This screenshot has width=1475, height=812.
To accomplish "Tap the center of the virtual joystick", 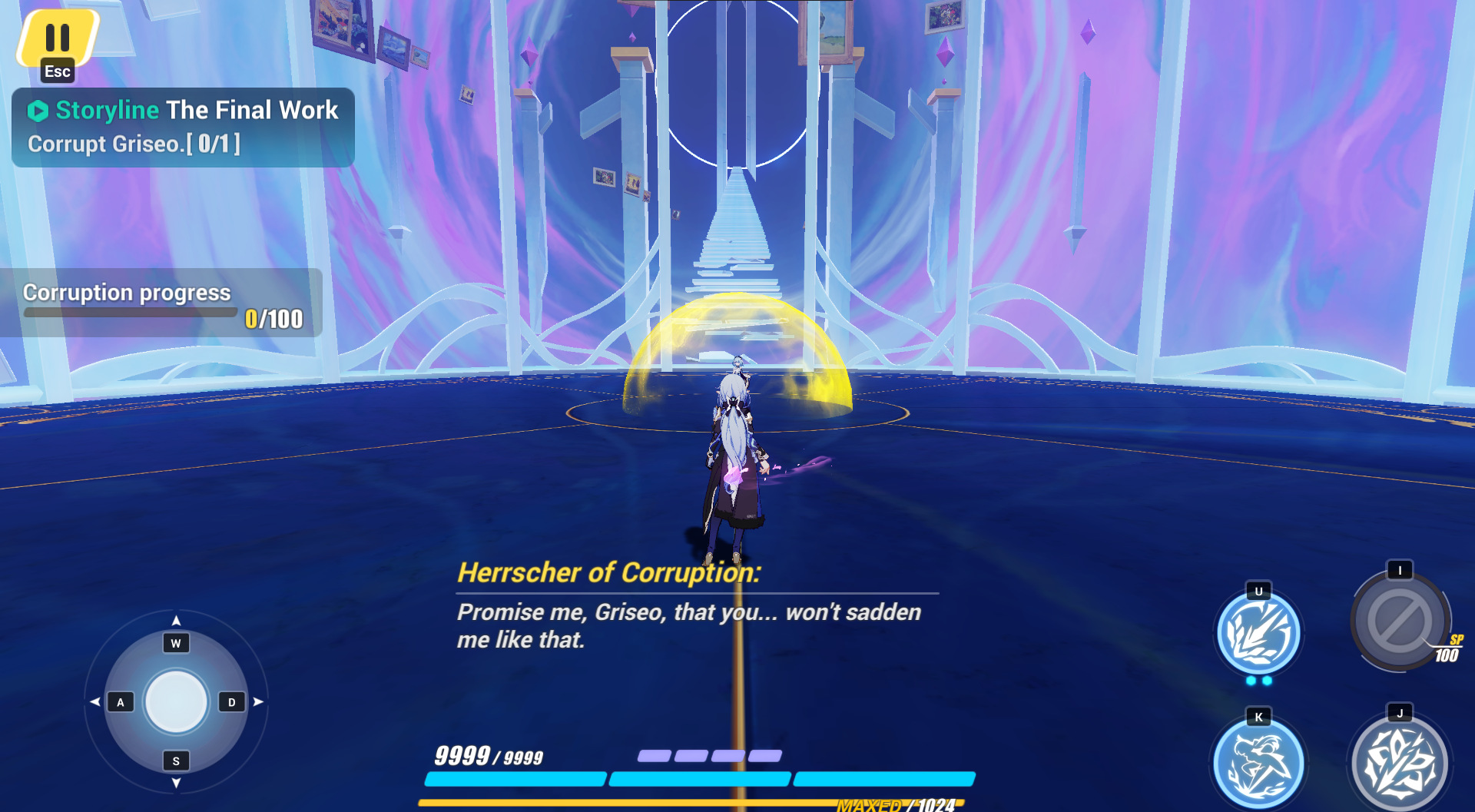I will (x=175, y=700).
